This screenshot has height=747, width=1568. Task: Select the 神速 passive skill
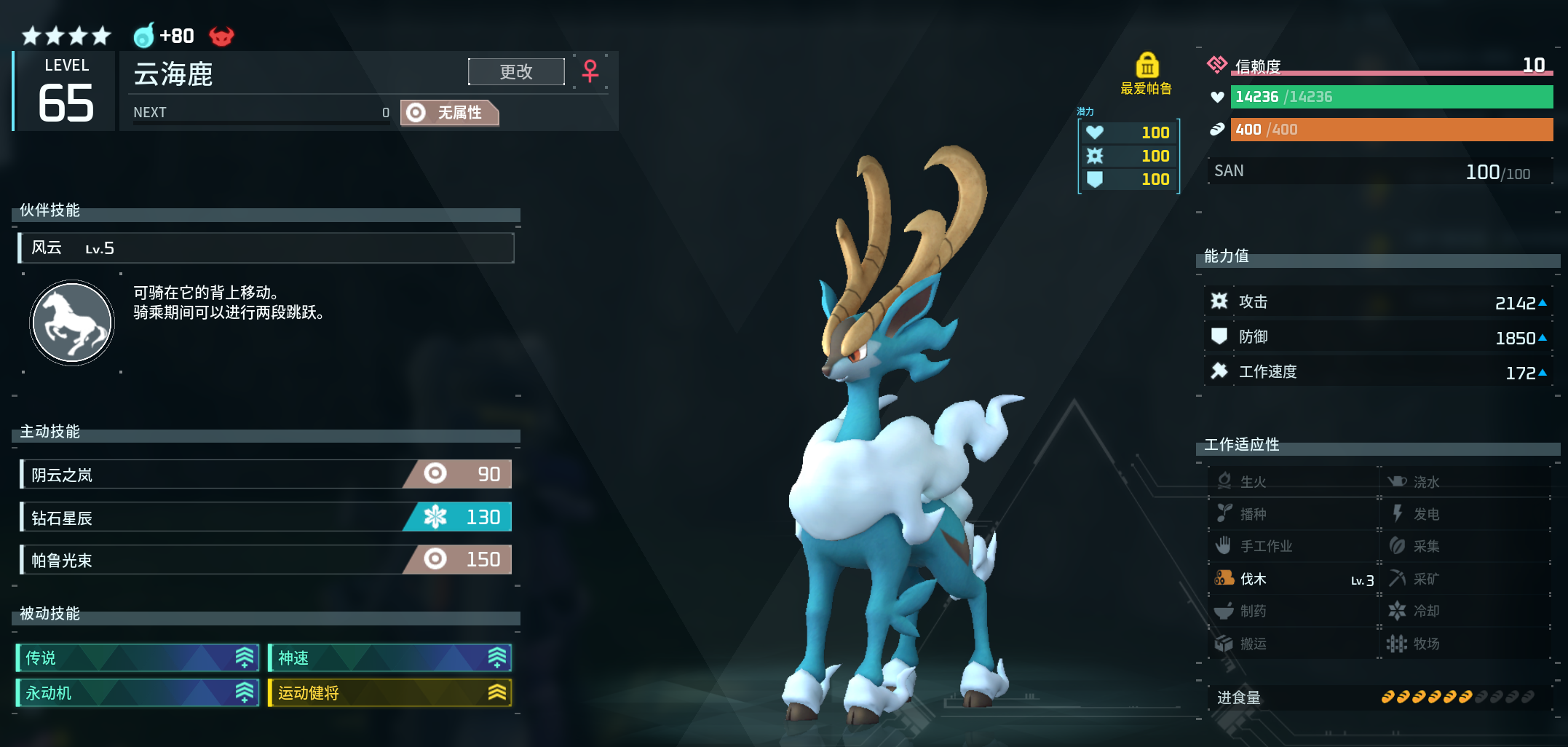point(390,658)
